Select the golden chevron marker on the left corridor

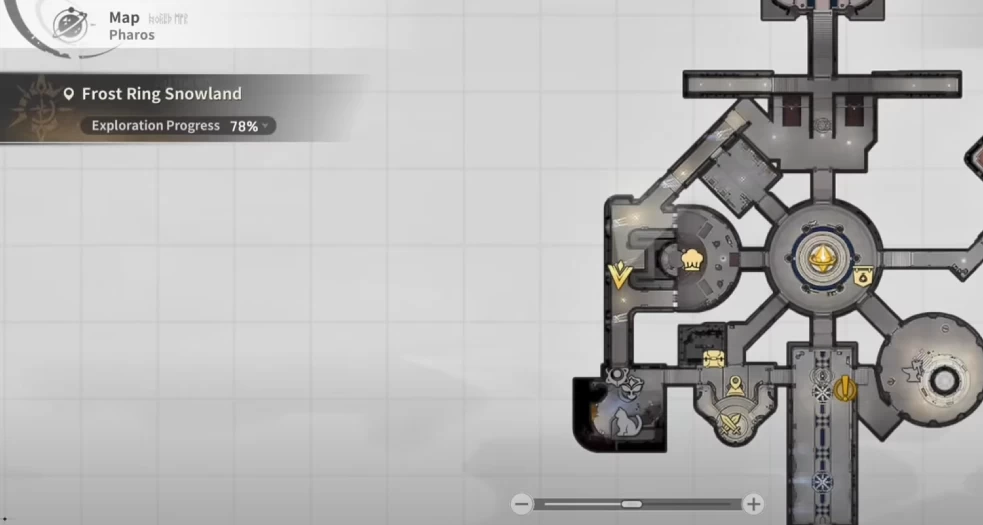coord(620,274)
